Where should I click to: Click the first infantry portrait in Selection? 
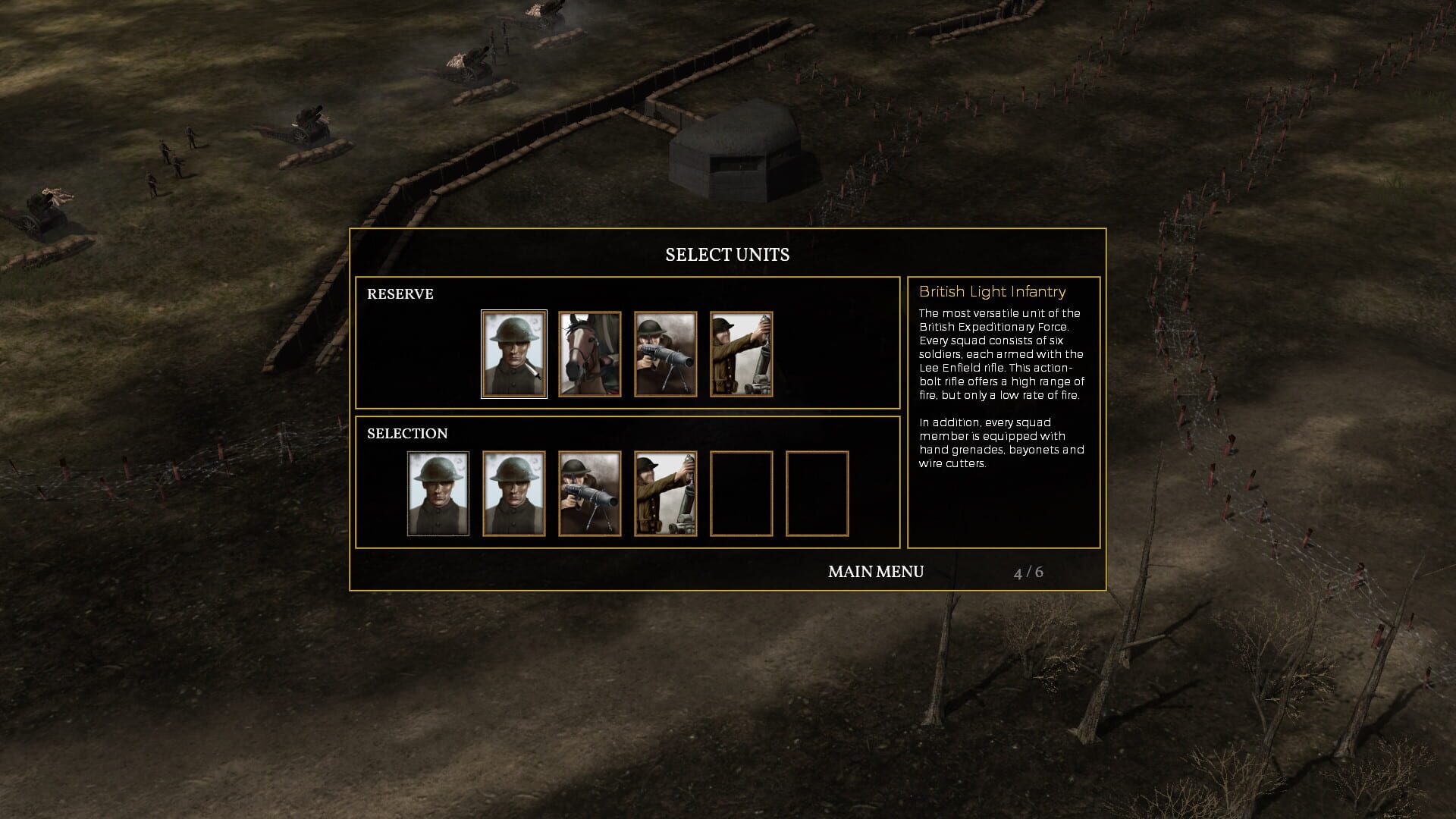pyautogui.click(x=438, y=493)
